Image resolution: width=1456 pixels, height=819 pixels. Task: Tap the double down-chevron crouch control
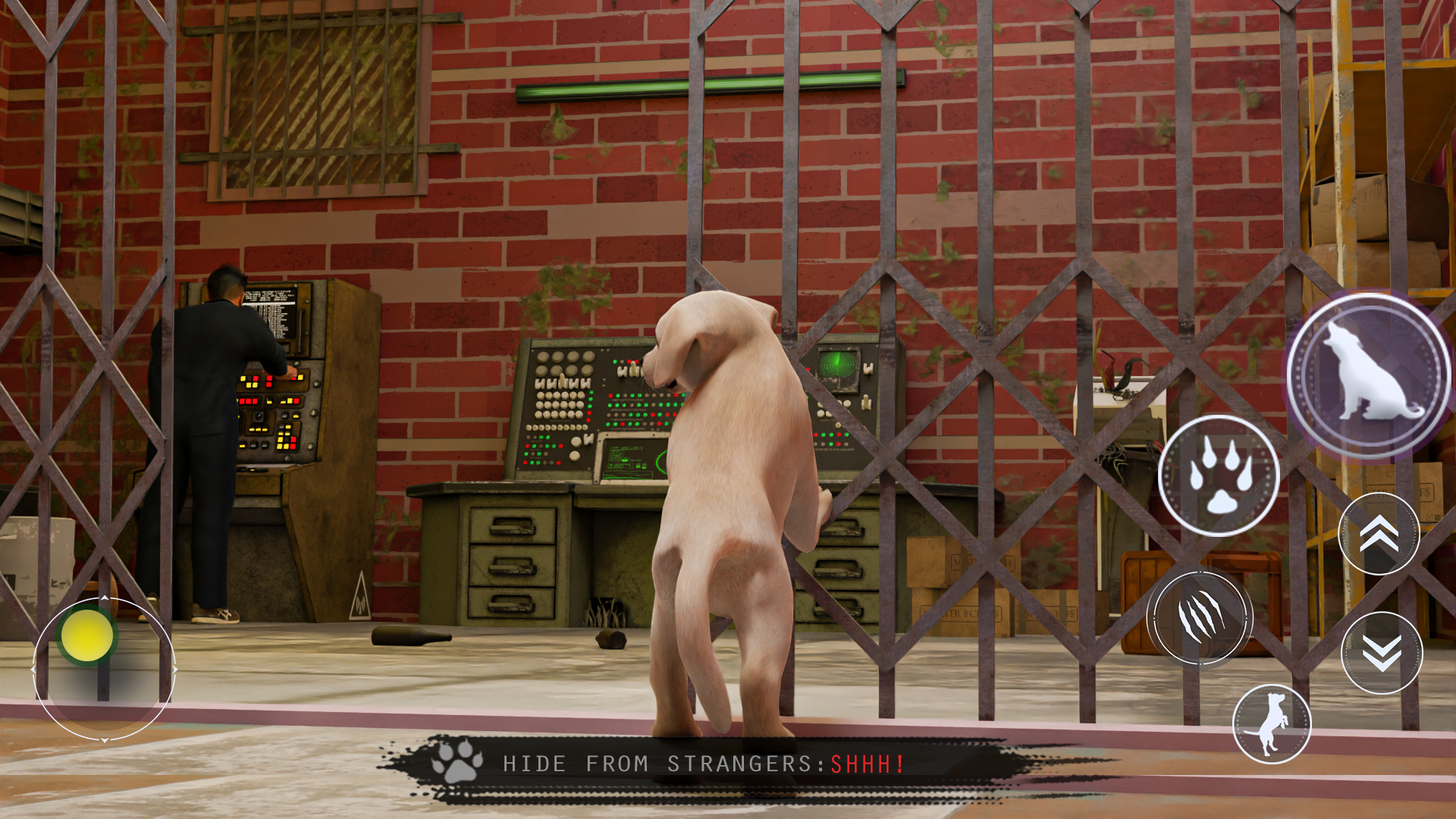click(x=1379, y=652)
